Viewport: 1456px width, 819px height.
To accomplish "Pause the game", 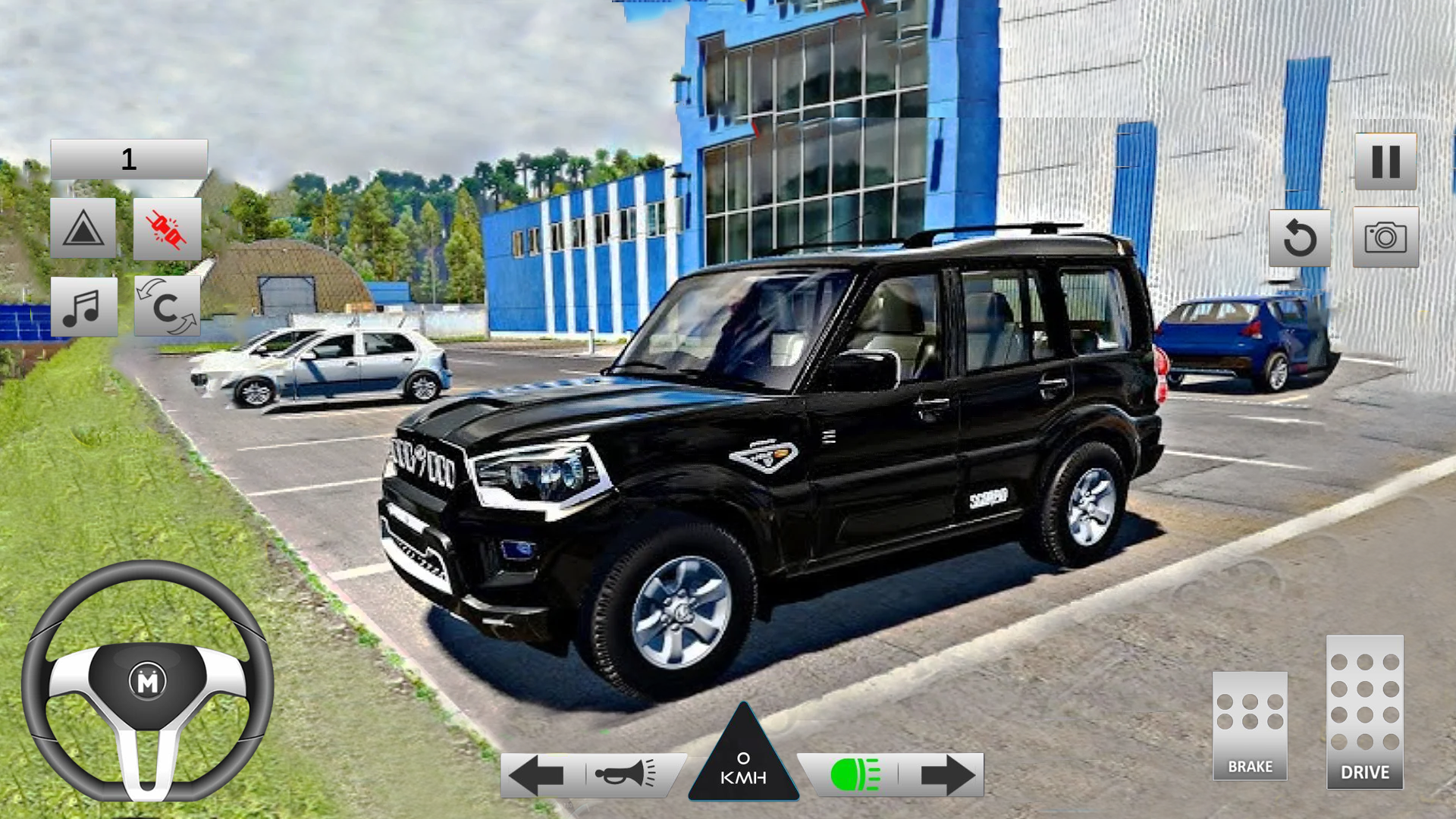I will pyautogui.click(x=1385, y=162).
